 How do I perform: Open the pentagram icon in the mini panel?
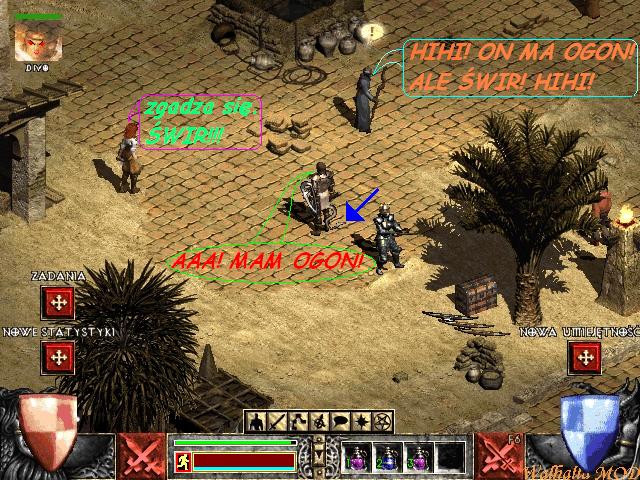point(383,421)
